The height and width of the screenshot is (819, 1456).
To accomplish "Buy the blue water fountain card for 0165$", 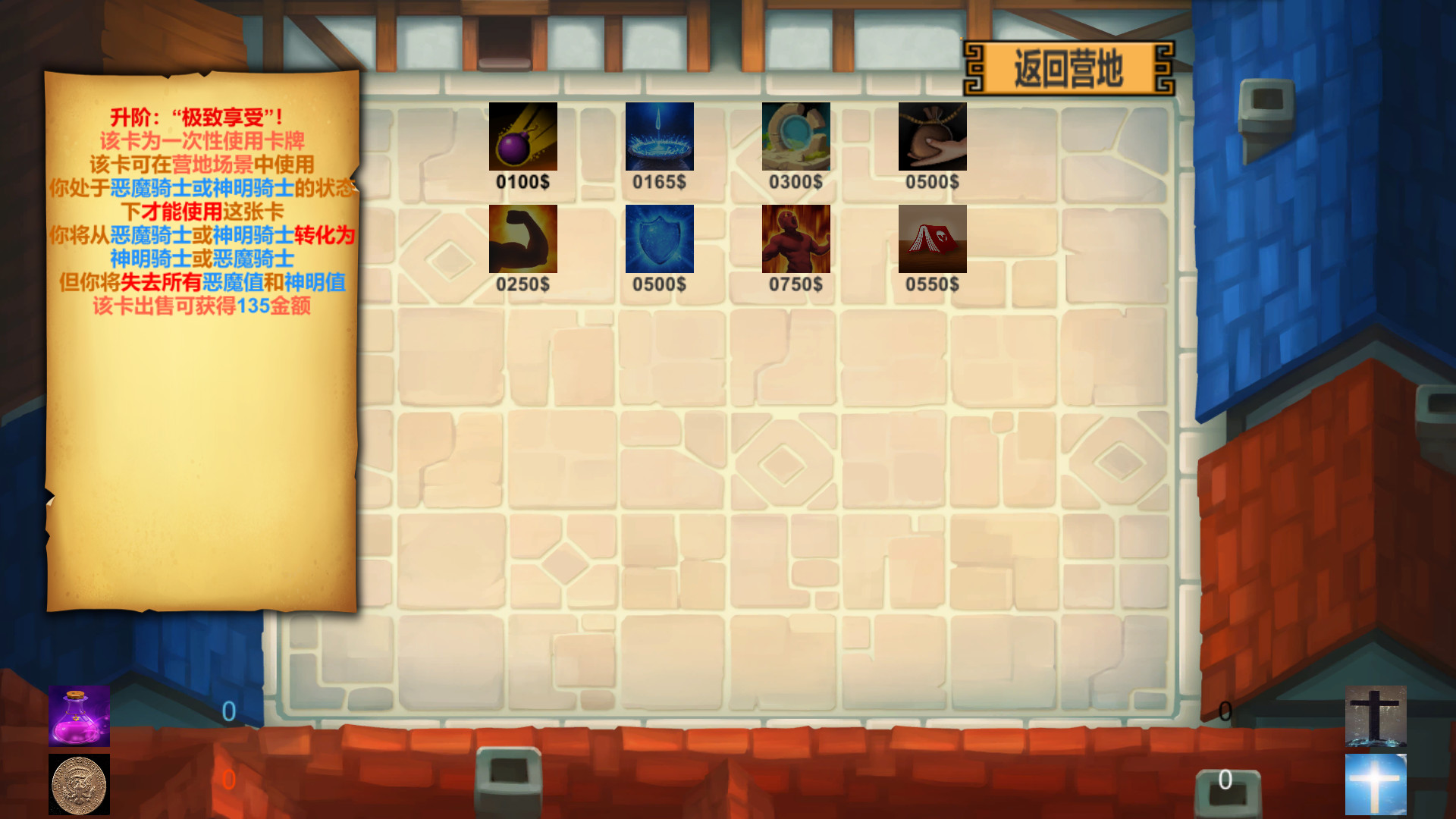I will click(x=659, y=137).
